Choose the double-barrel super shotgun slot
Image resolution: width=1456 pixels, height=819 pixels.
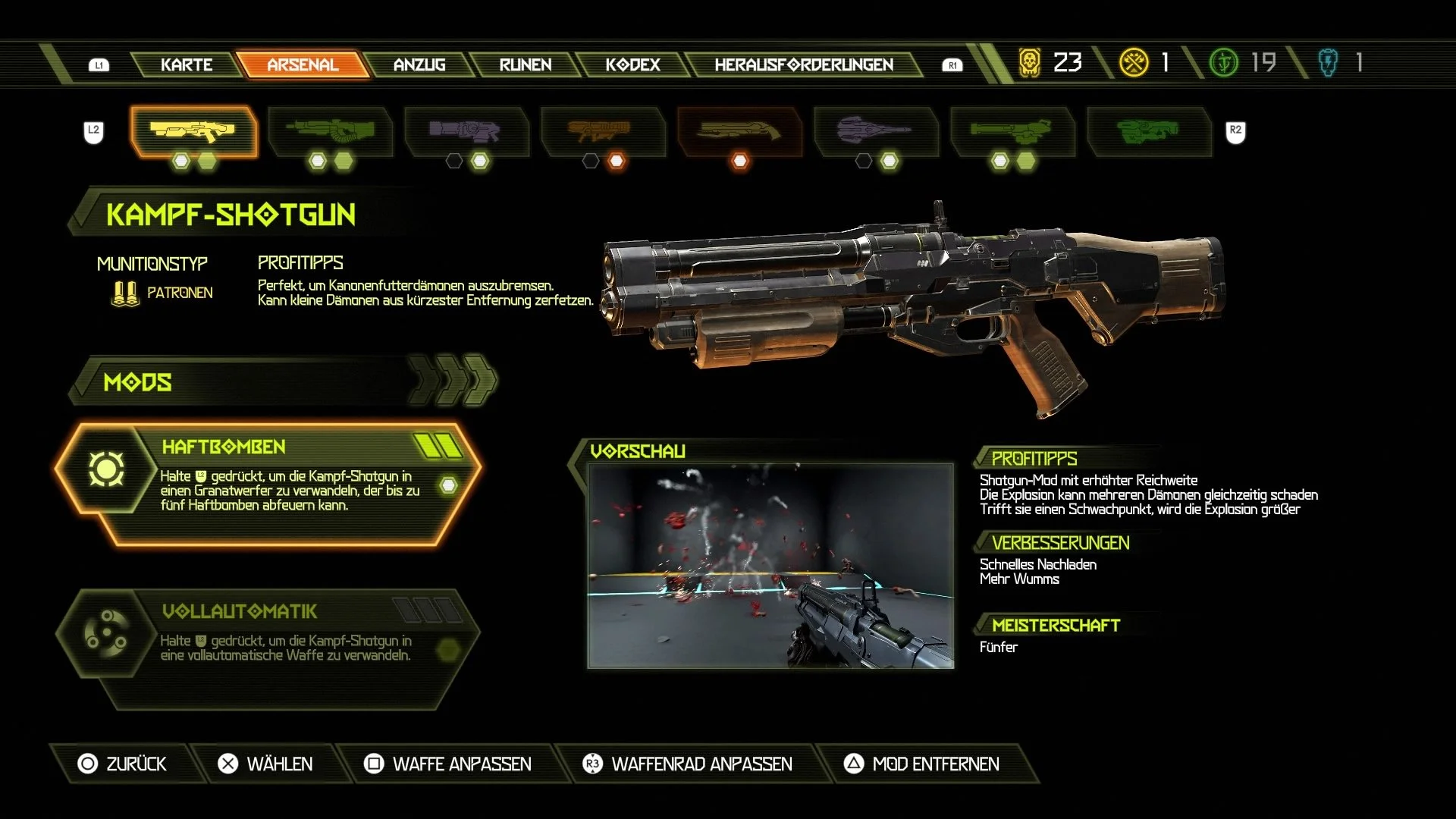point(739,132)
